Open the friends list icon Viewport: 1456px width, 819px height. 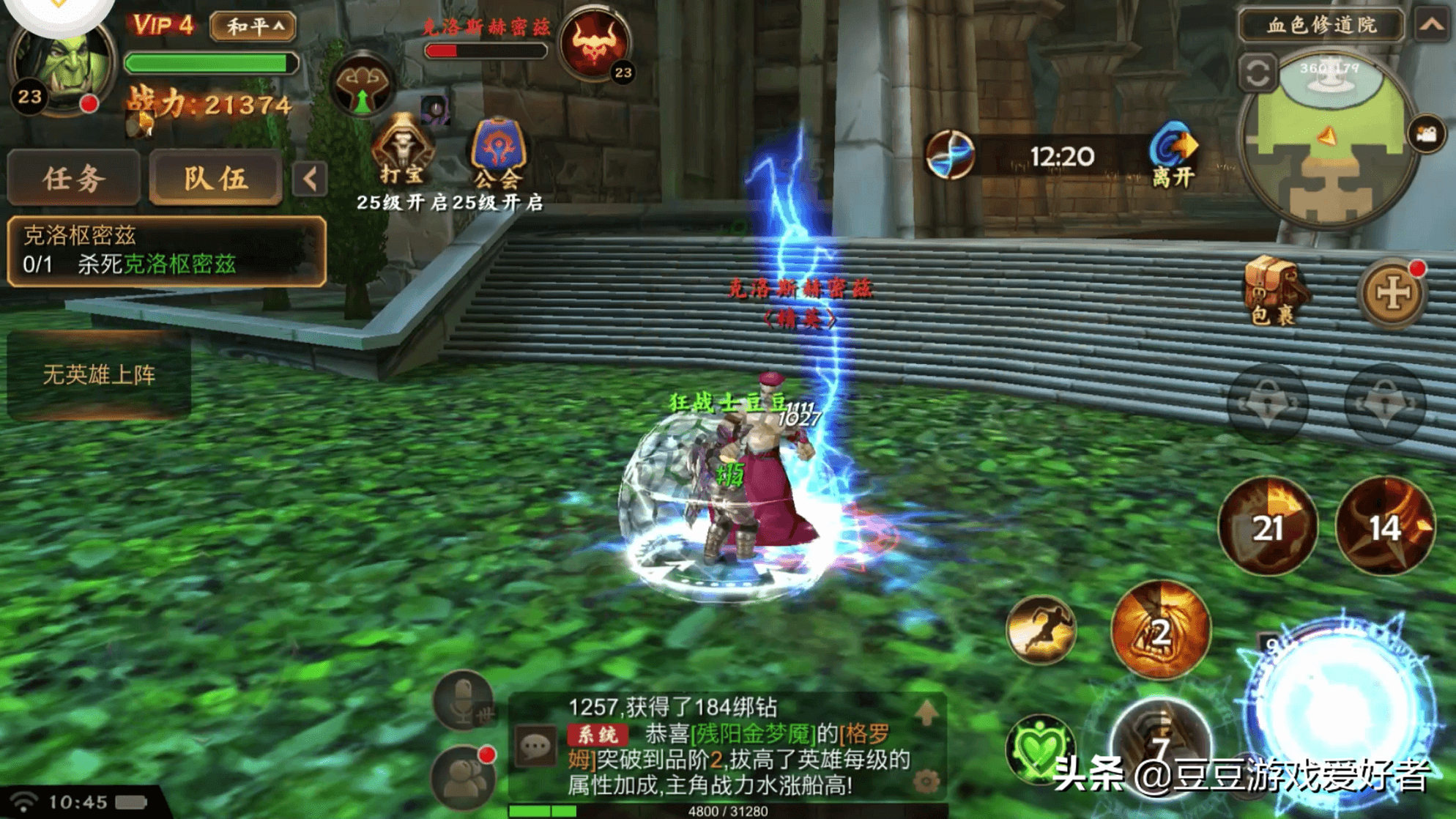(x=463, y=777)
